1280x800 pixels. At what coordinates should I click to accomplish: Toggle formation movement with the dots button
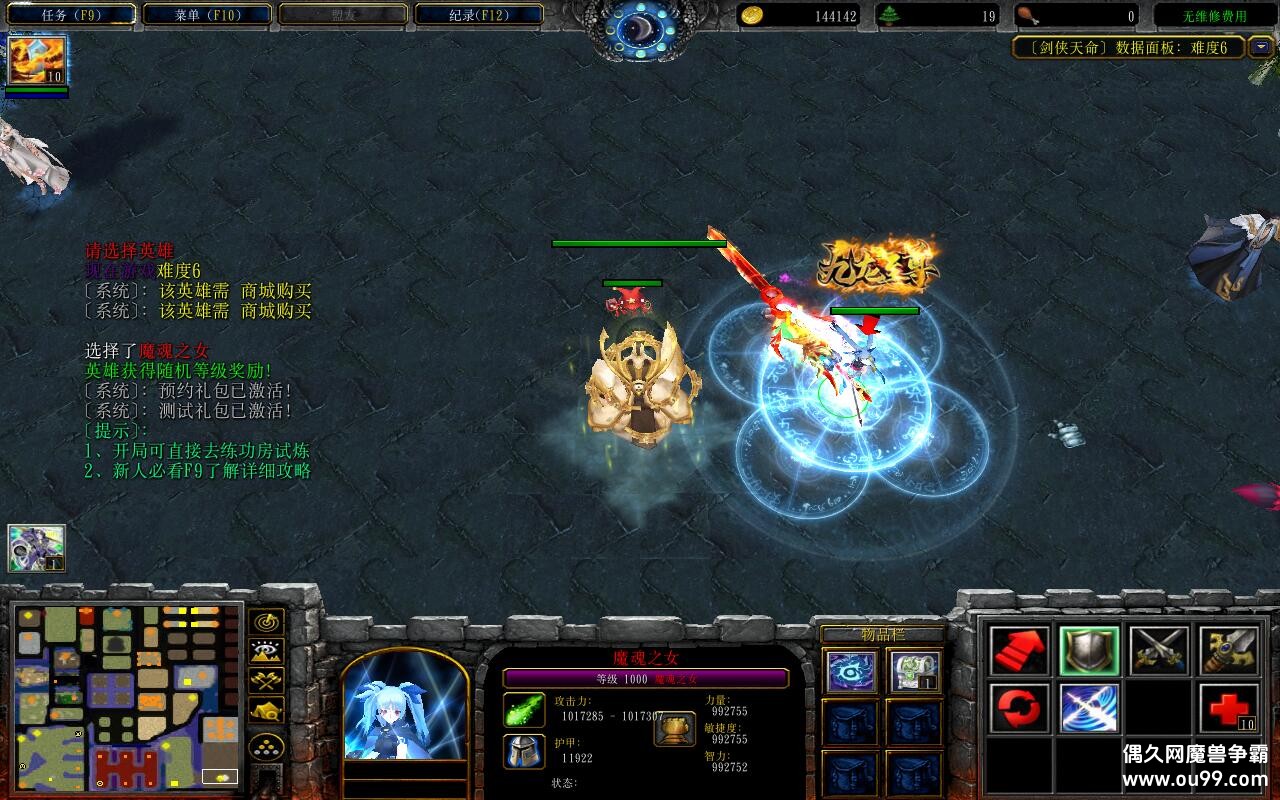click(x=266, y=746)
